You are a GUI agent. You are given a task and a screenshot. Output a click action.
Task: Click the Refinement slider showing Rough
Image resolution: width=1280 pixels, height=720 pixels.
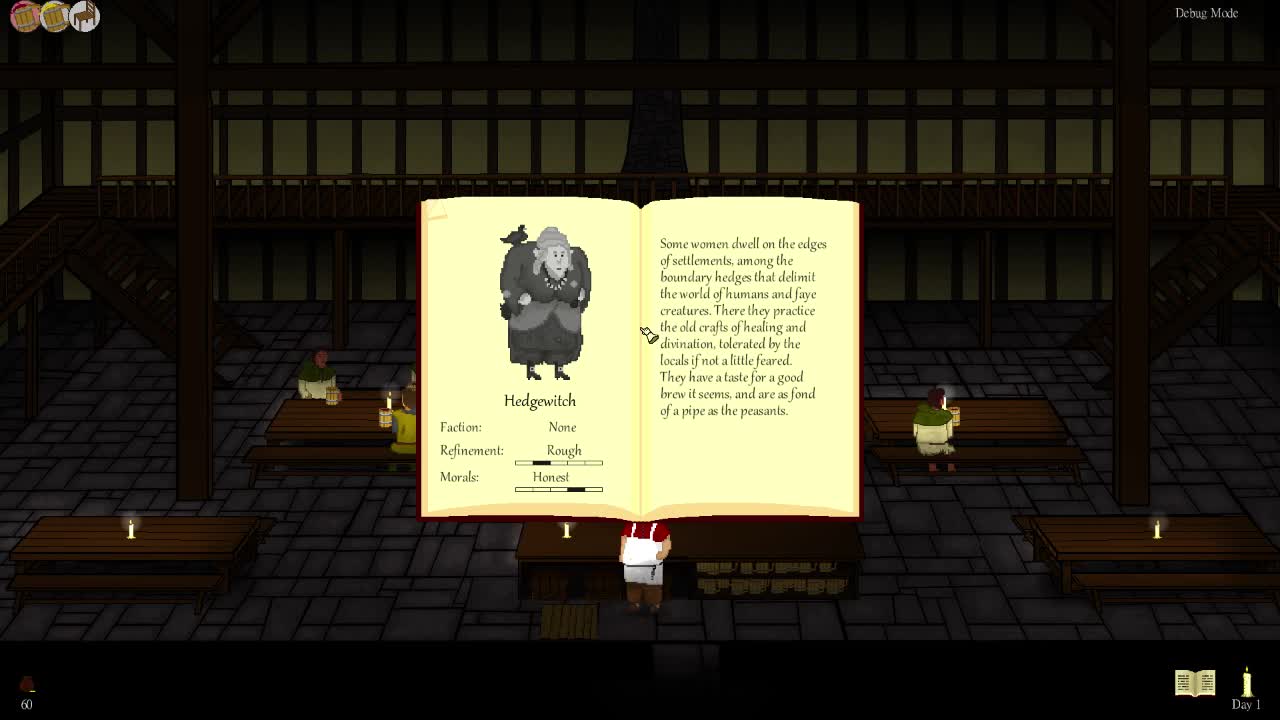tap(558, 462)
